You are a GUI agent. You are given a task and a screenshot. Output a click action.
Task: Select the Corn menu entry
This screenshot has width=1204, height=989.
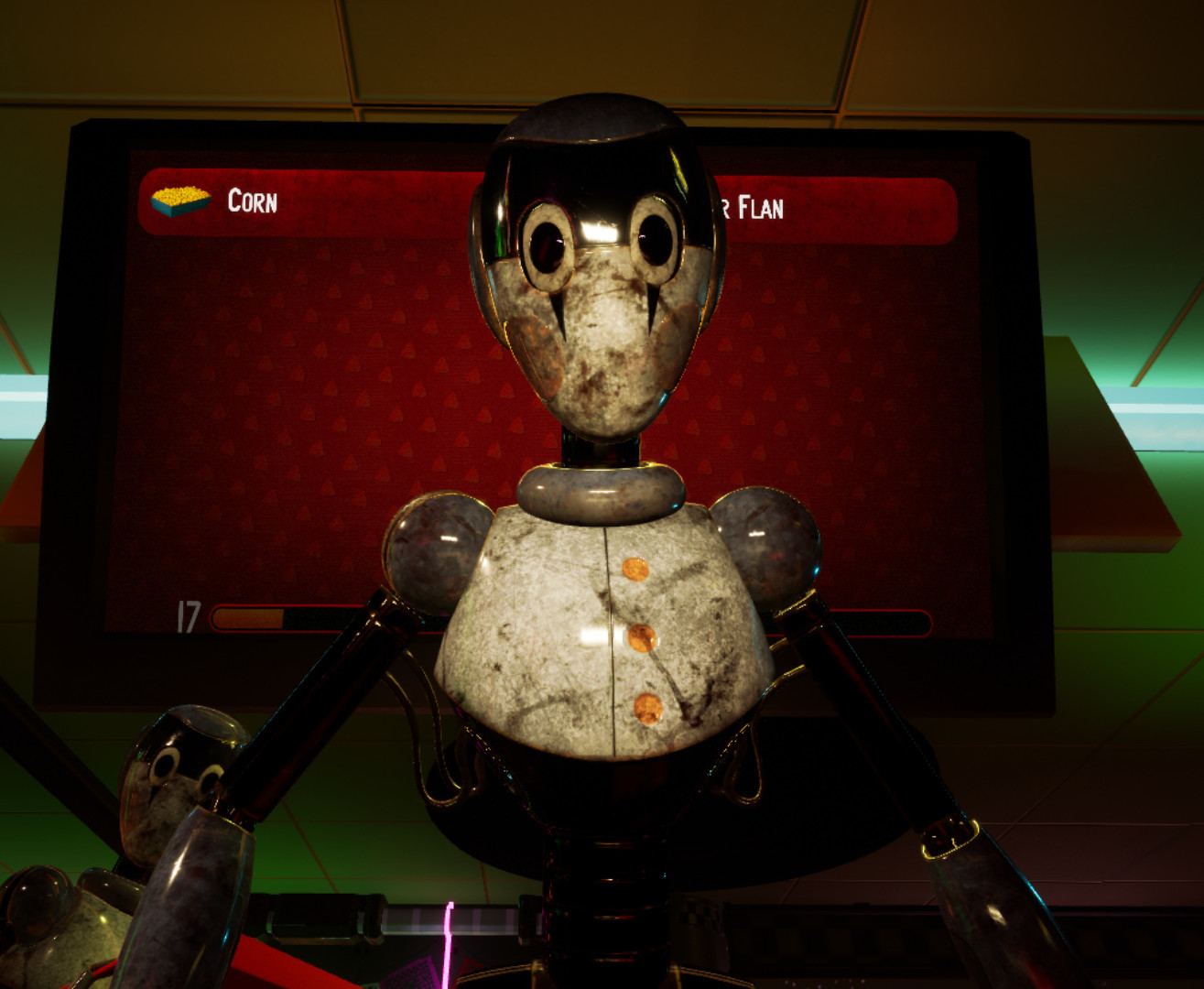point(254,203)
